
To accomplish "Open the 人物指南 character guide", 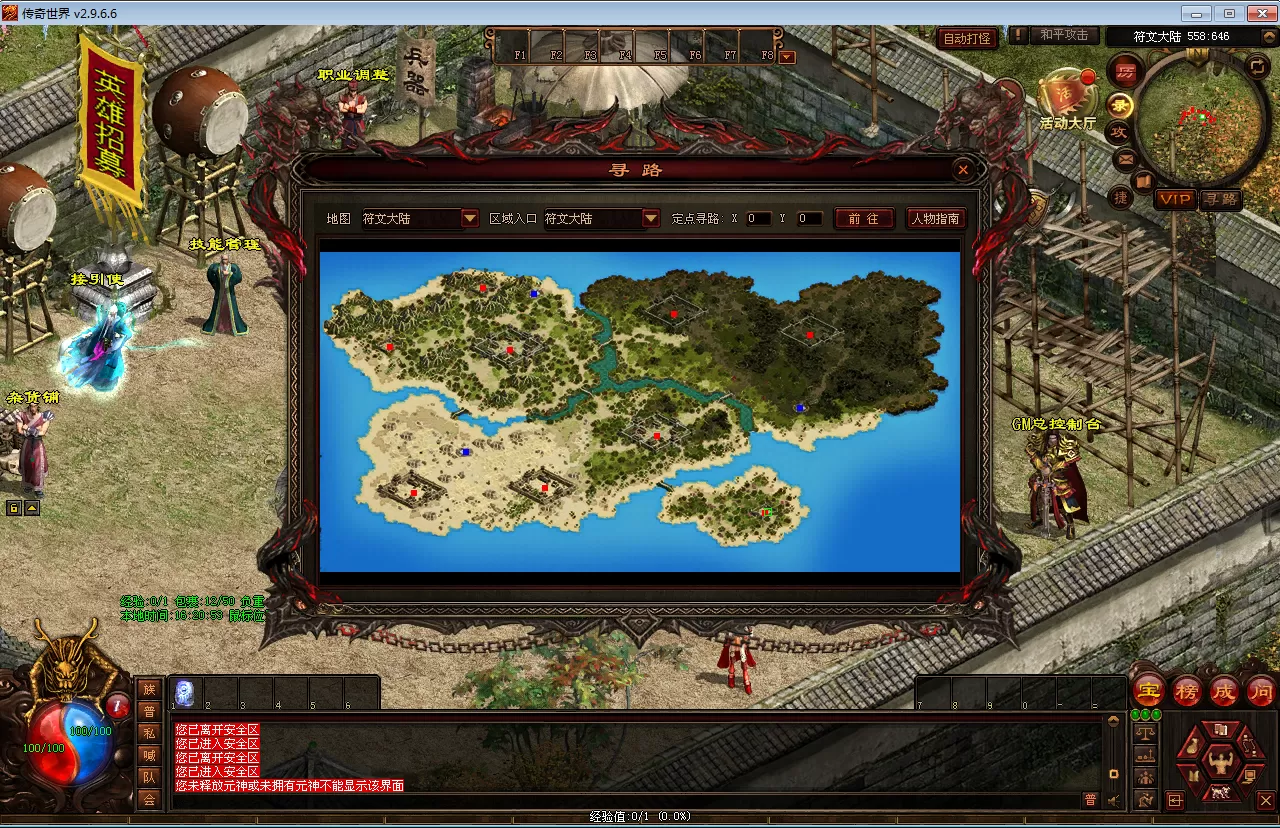I will [936, 218].
